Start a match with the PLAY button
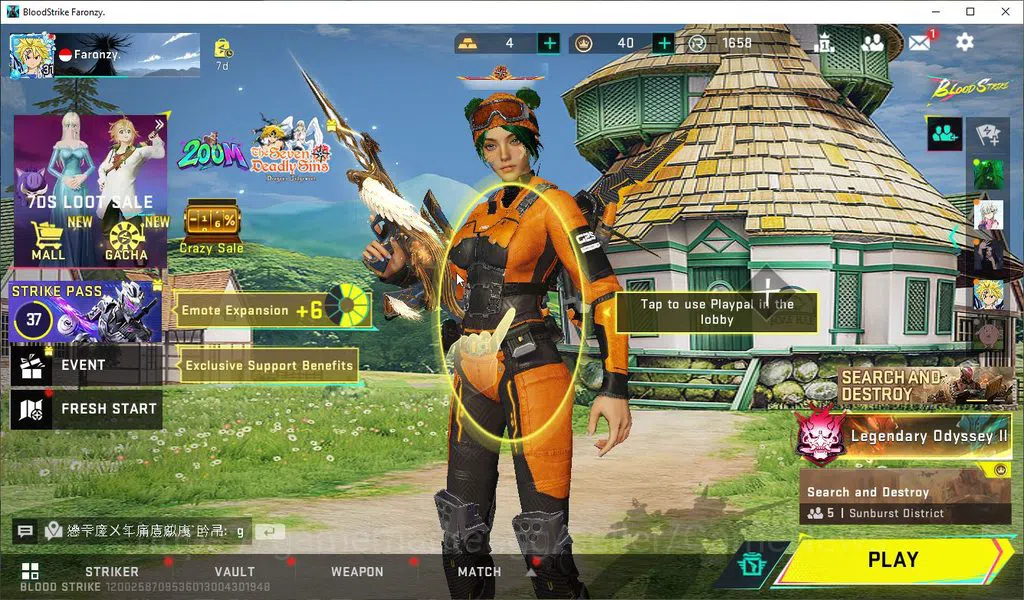This screenshot has width=1024, height=600. coord(892,560)
